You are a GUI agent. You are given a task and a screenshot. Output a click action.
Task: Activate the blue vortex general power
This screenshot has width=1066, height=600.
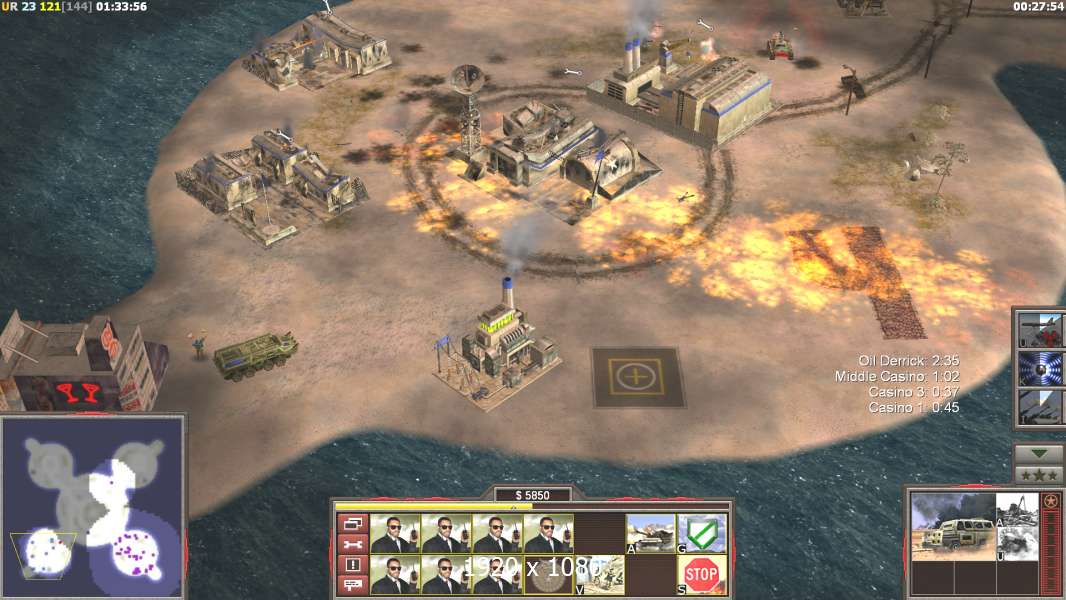tap(1041, 369)
